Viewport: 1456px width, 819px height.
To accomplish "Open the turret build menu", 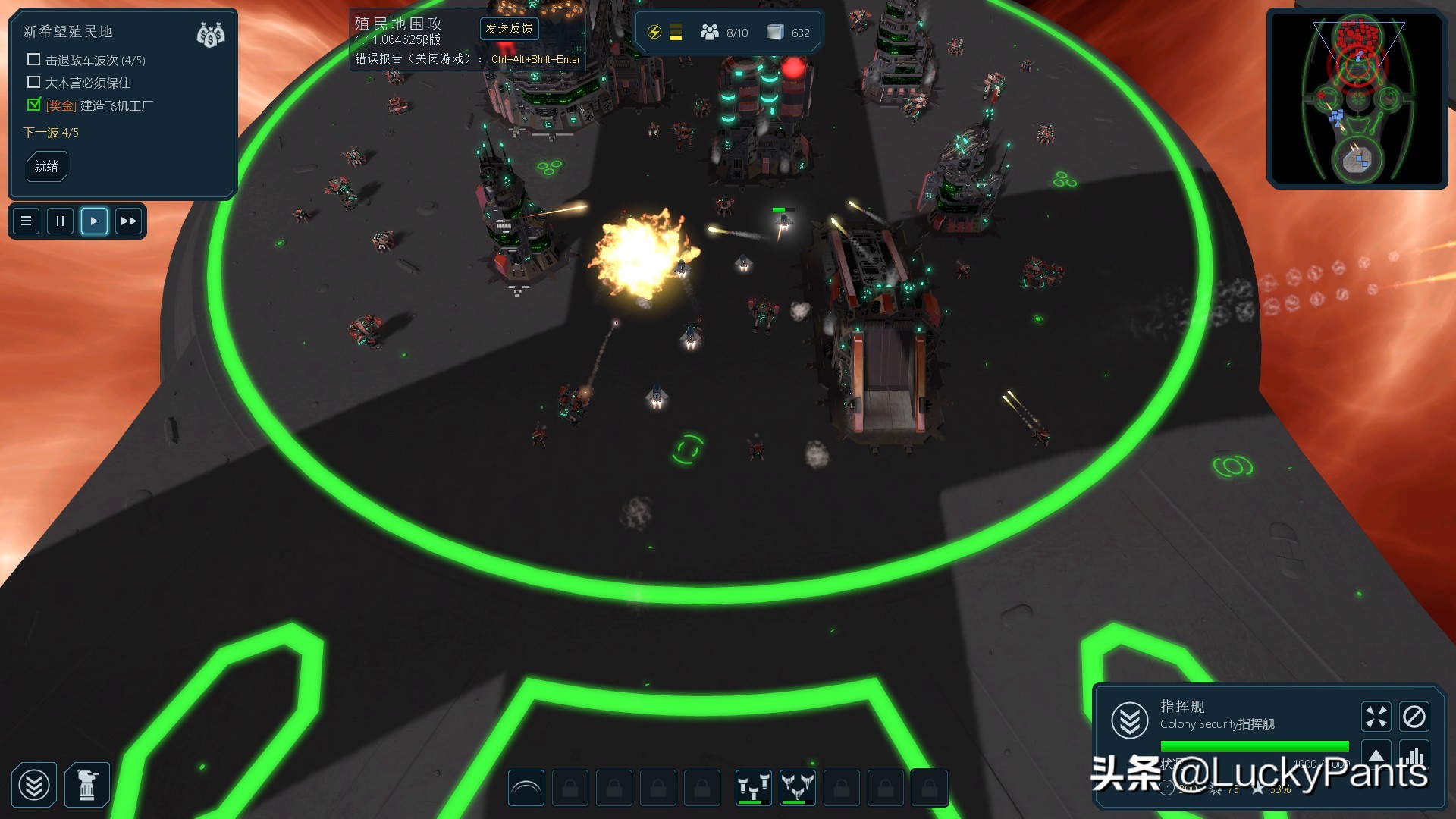I will 87,785.
